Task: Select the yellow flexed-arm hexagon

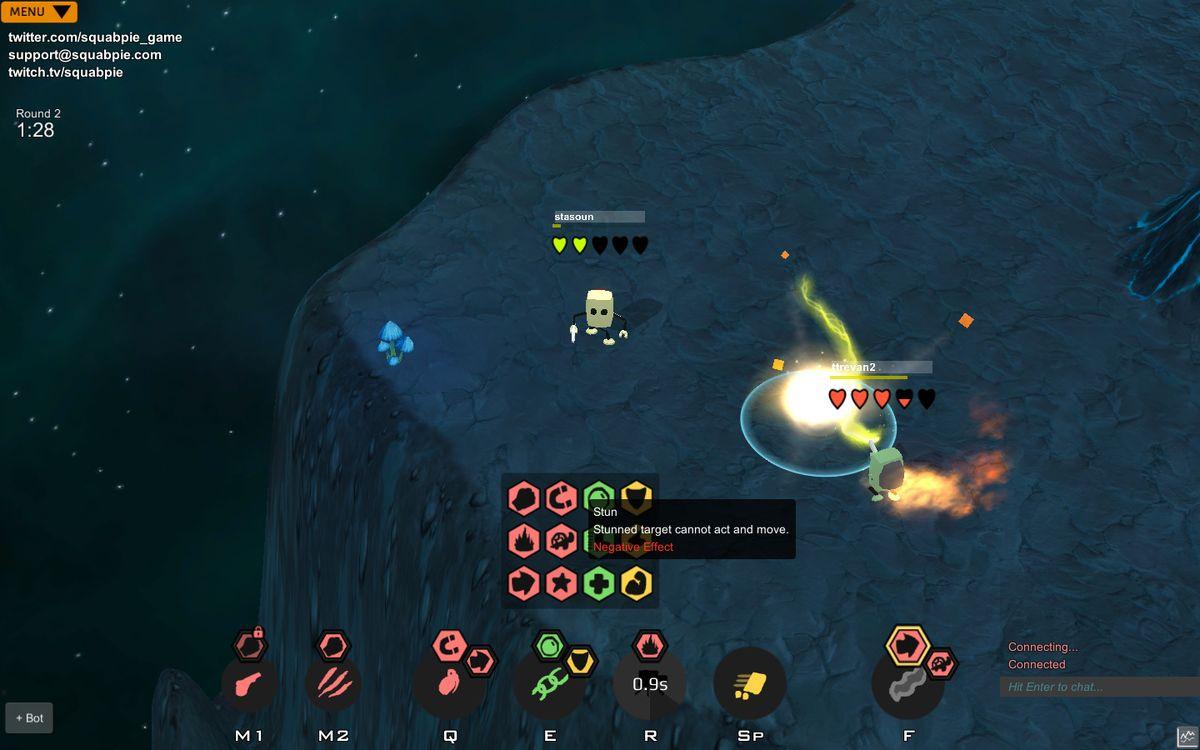Action: (636, 583)
